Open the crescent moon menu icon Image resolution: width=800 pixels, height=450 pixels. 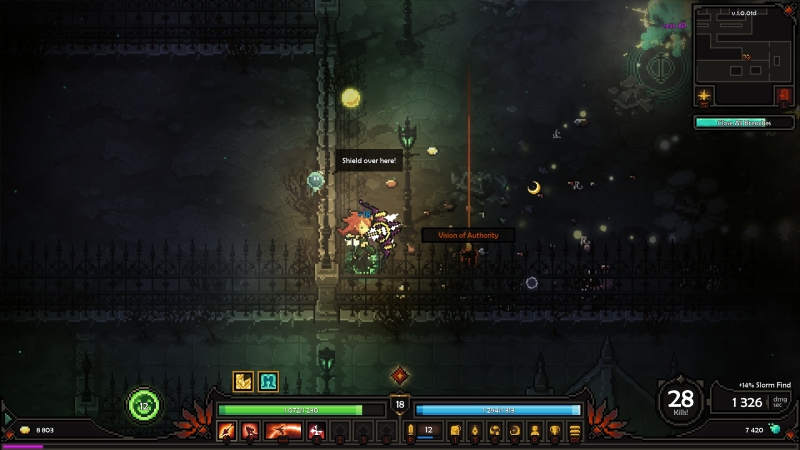coord(515,431)
